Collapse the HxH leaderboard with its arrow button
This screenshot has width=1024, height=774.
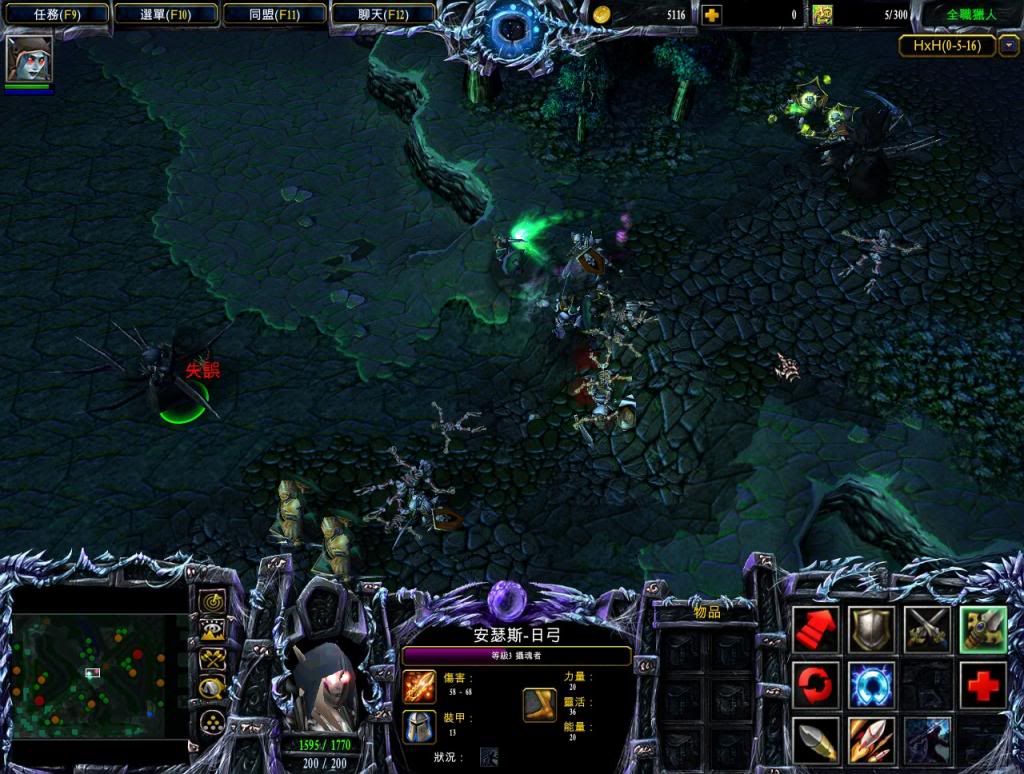click(1010, 45)
